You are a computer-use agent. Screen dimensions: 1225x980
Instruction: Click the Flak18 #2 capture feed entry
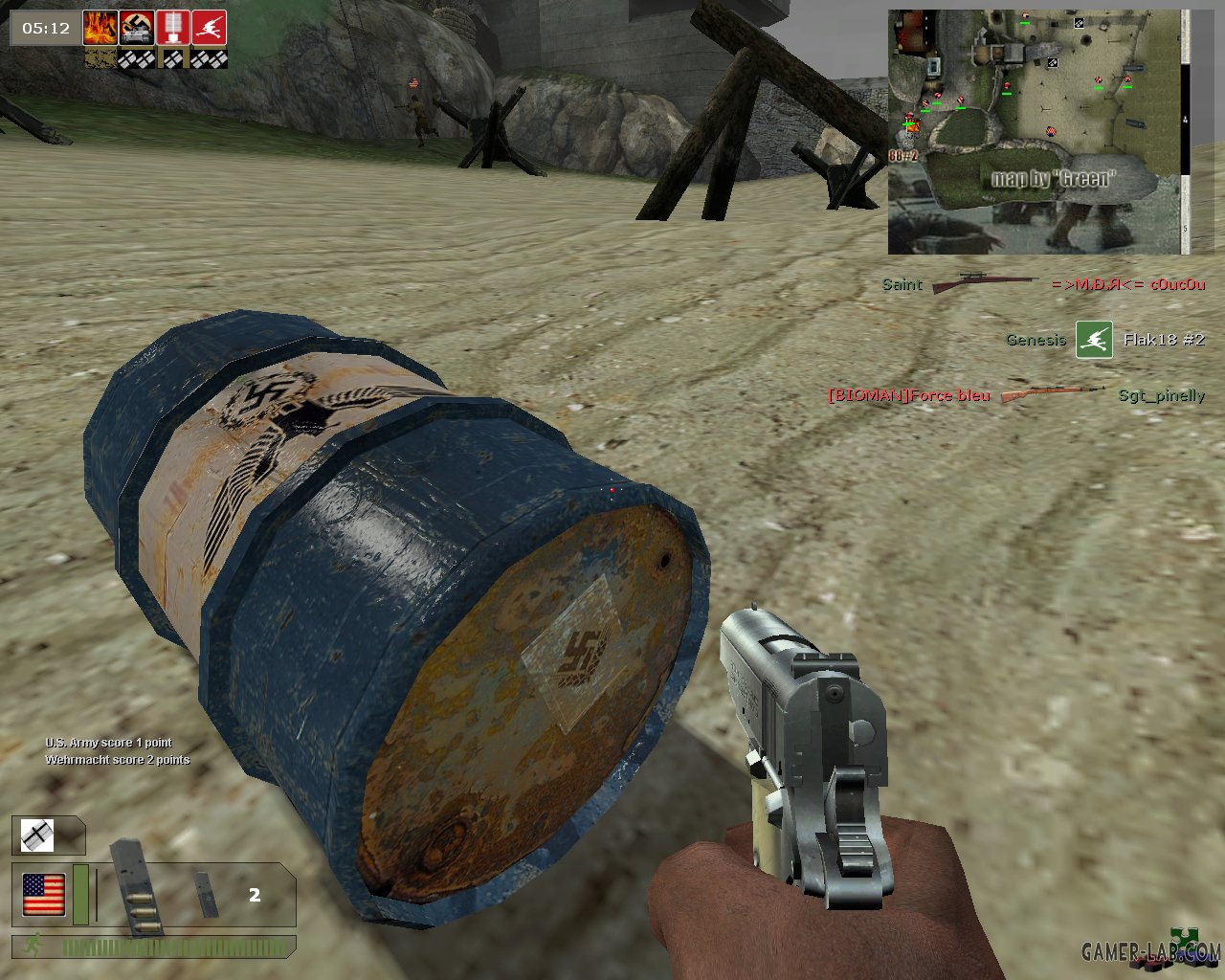click(1104, 340)
